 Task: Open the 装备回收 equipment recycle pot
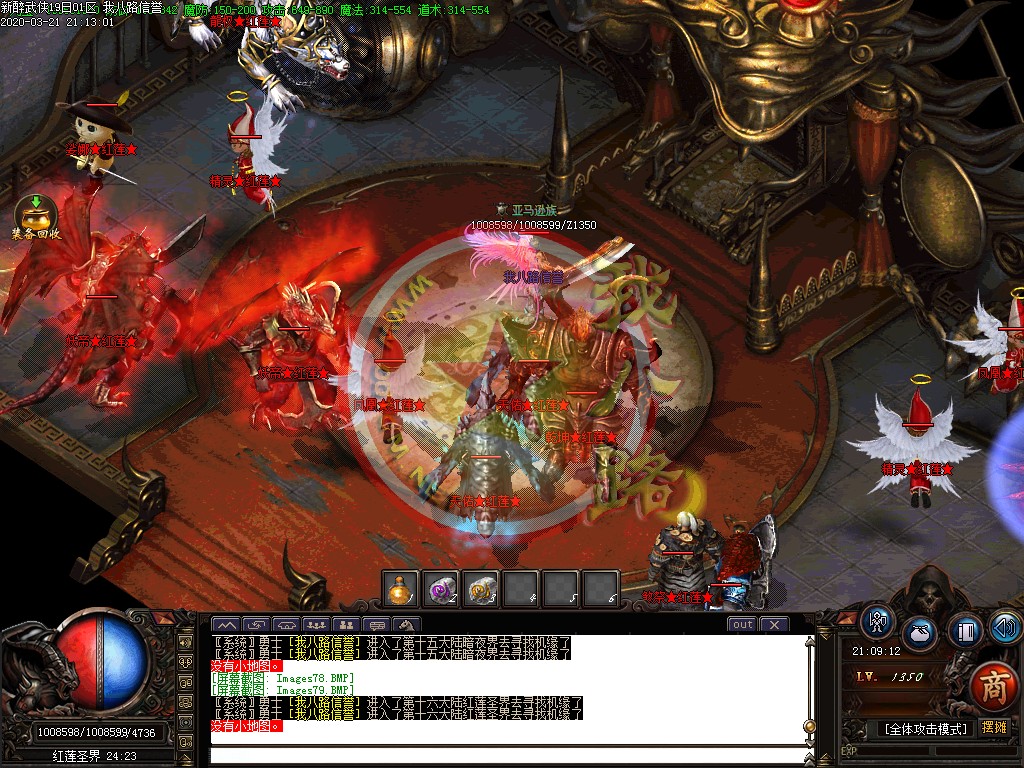[x=36, y=214]
